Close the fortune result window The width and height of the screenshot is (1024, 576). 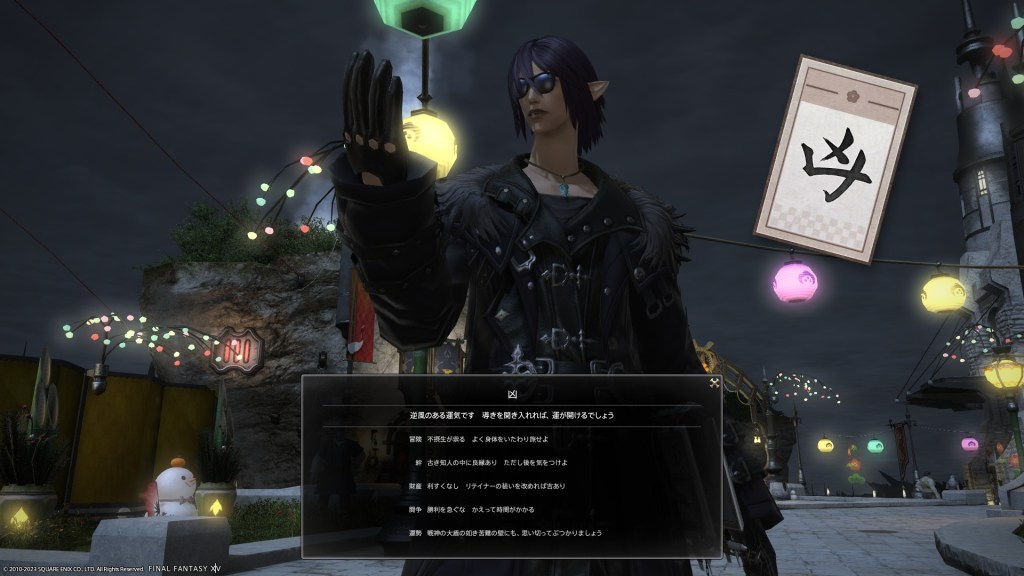(x=714, y=382)
